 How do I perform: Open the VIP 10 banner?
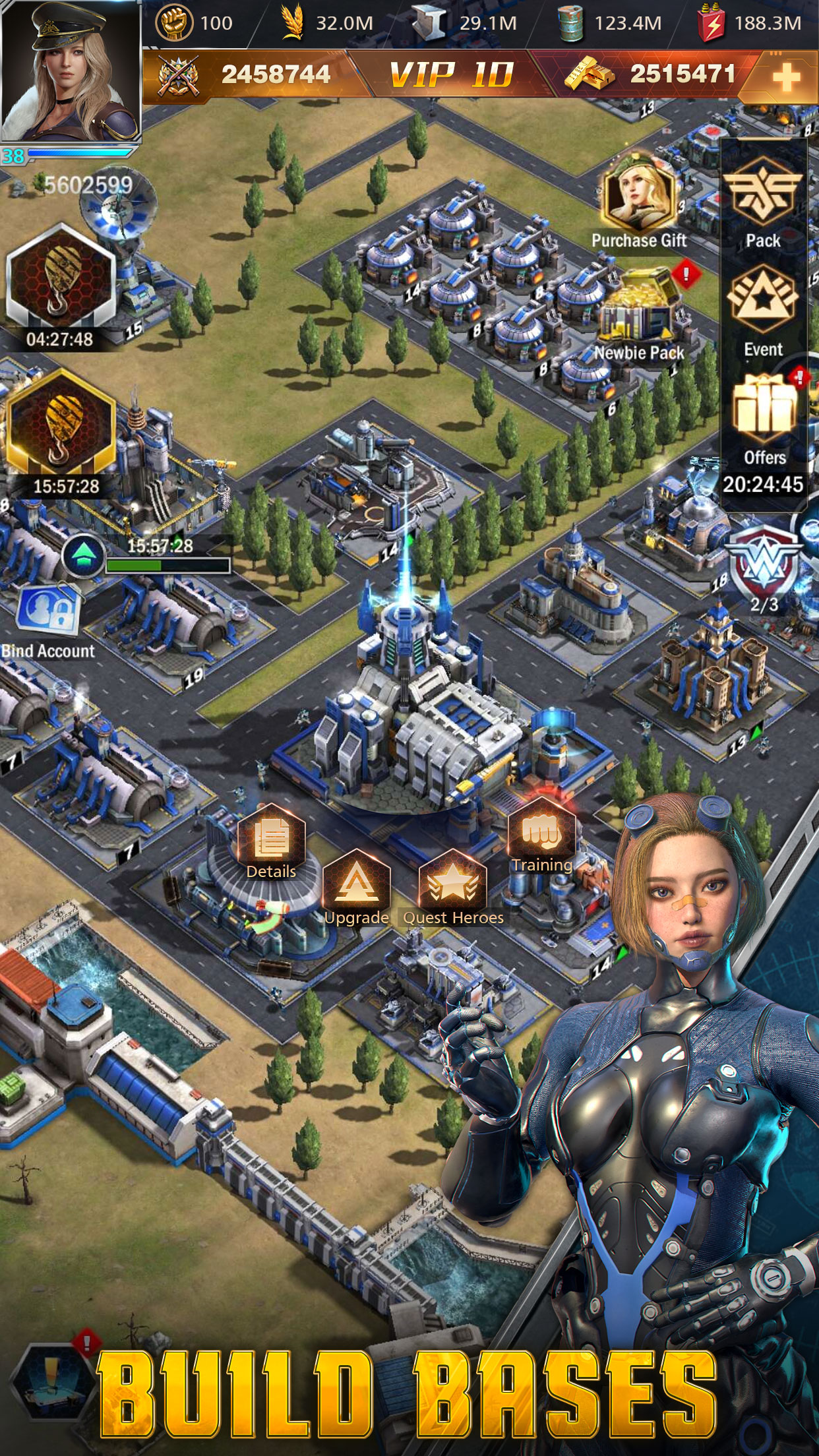click(451, 75)
